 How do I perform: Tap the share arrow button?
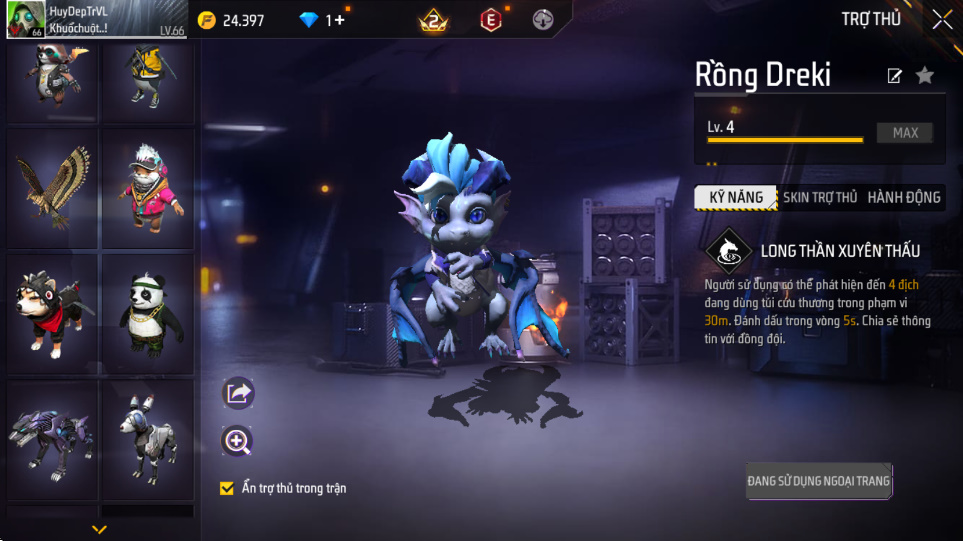238,393
